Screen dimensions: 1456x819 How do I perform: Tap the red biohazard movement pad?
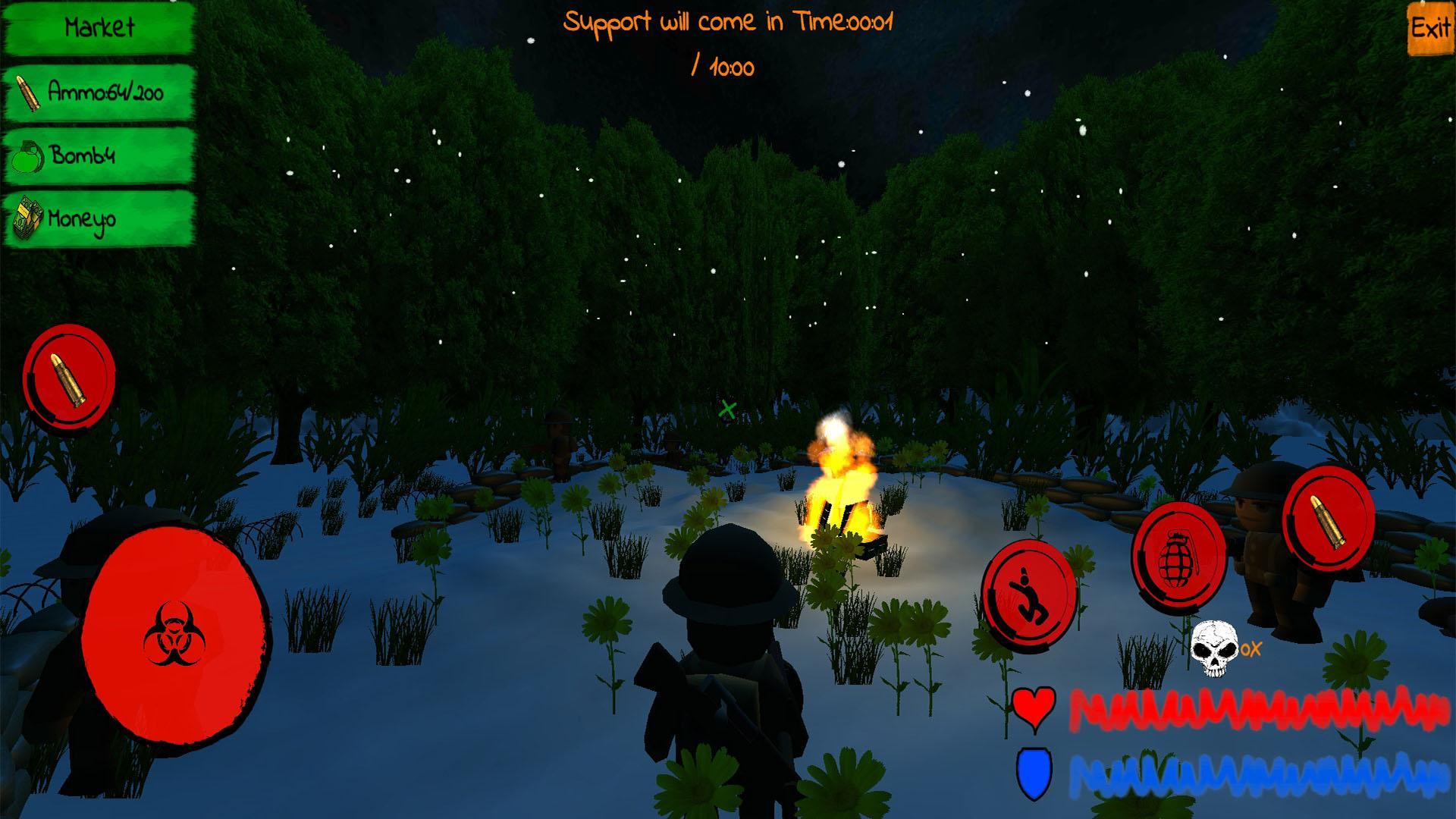[174, 635]
